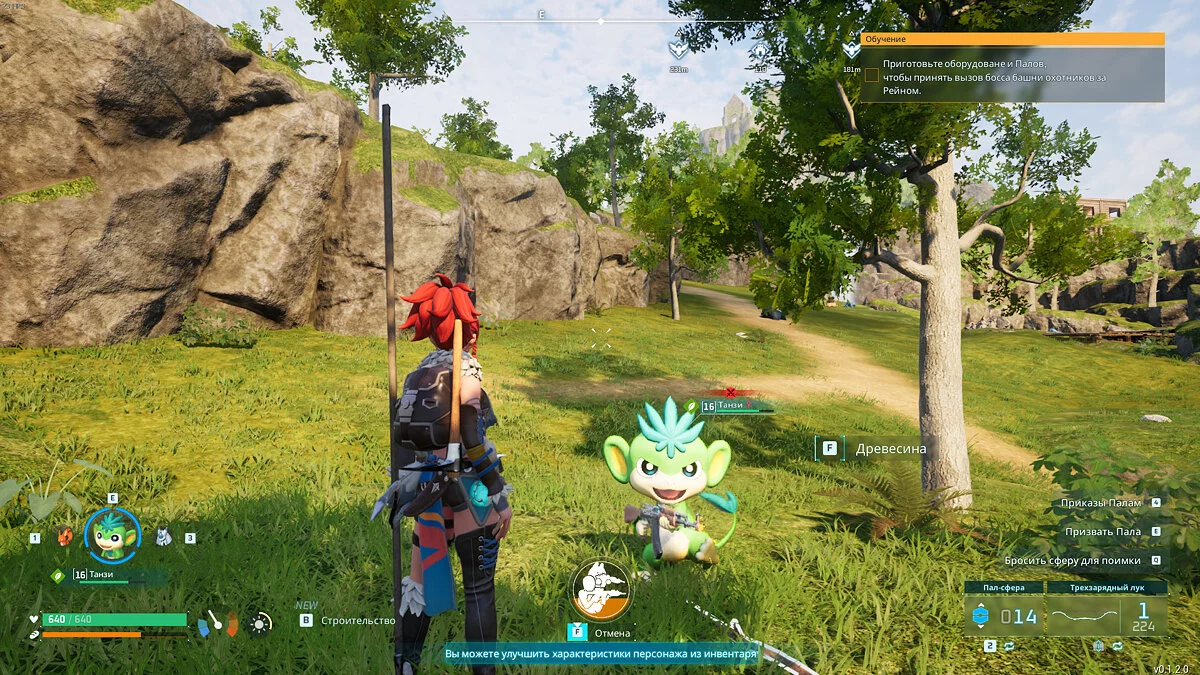
Task: Select the compass base marker at 11m
Action: point(760,50)
